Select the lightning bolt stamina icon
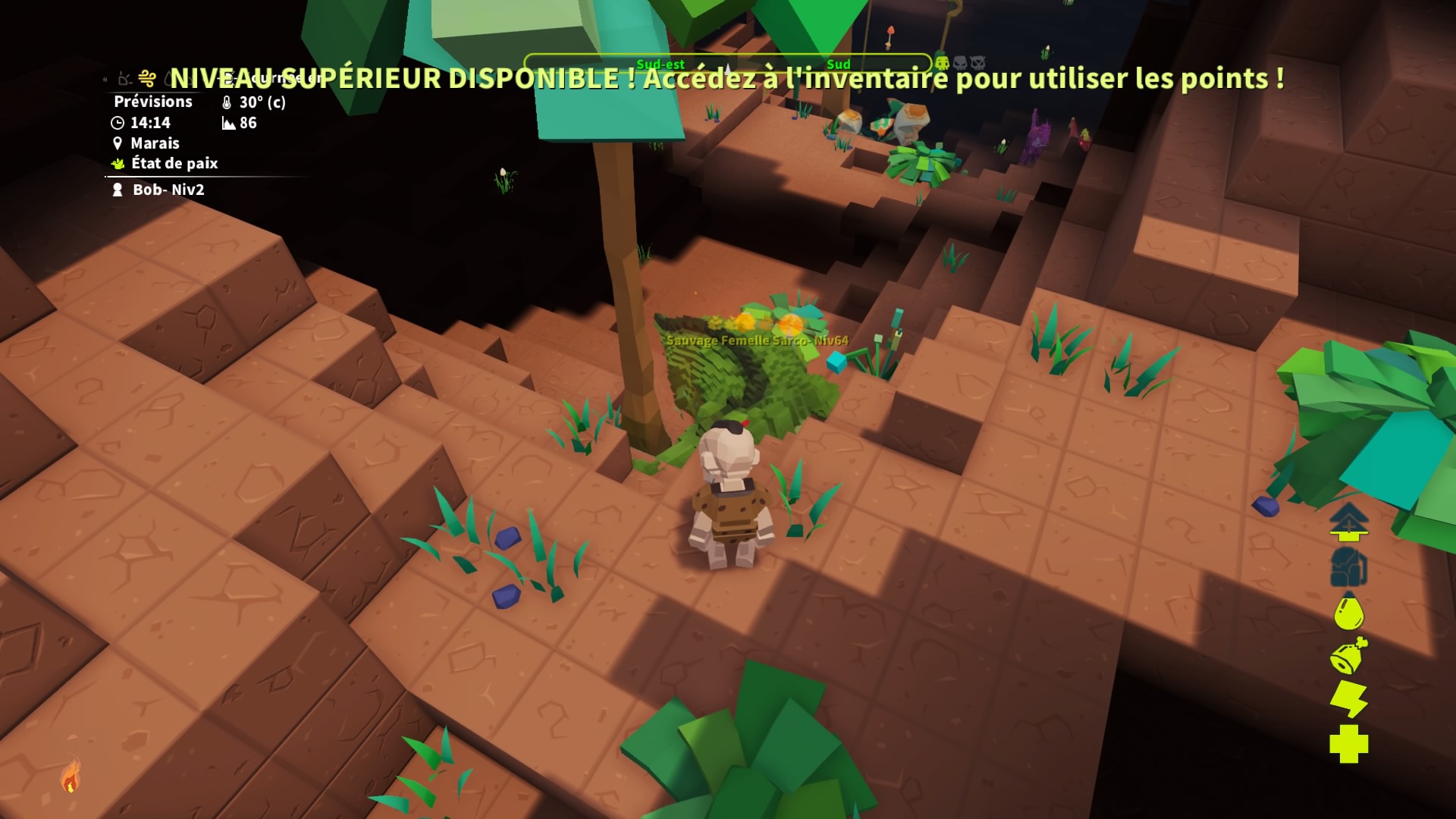This screenshot has width=1456, height=819. coord(1348,699)
